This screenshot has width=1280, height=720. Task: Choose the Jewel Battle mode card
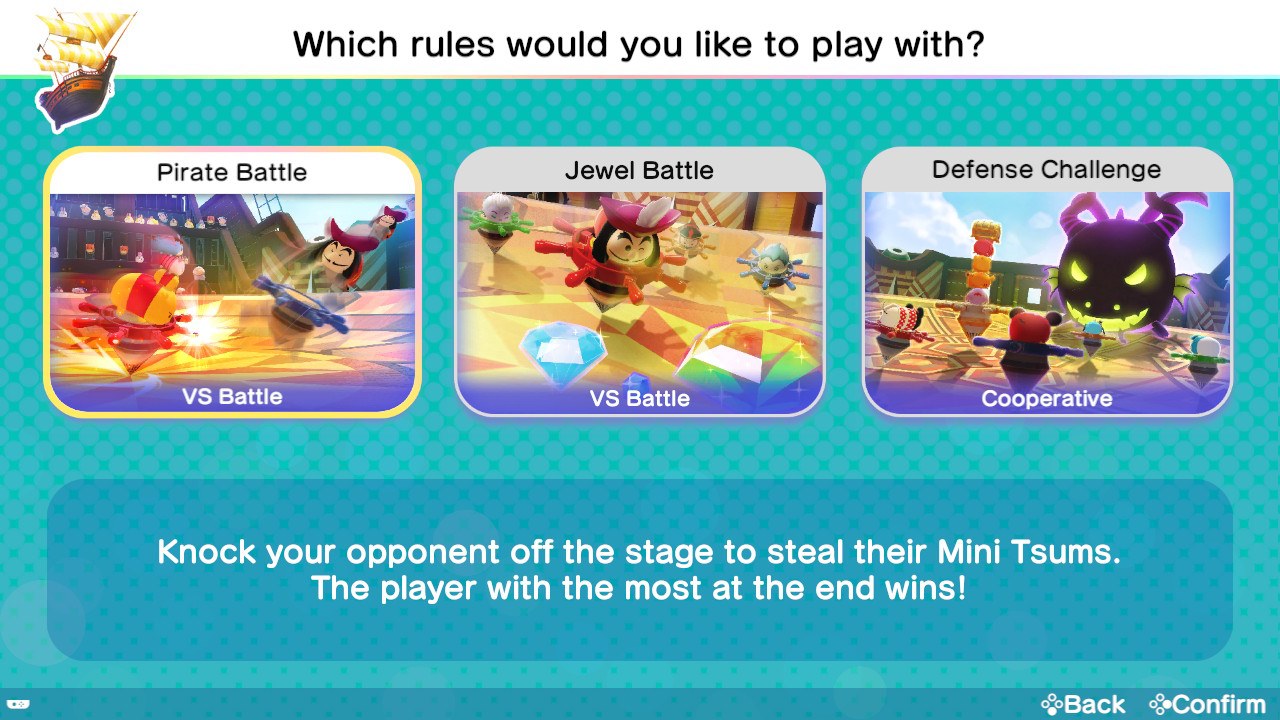pyautogui.click(x=640, y=282)
